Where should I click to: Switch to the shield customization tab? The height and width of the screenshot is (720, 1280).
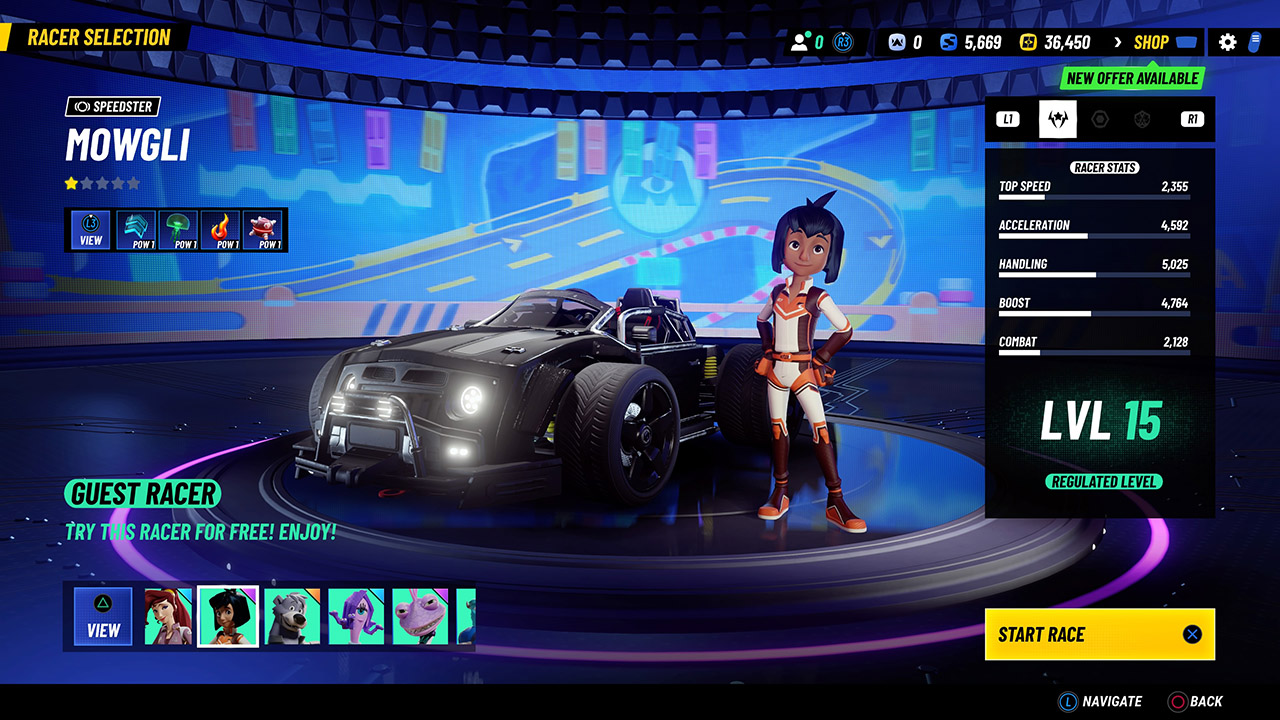coord(1143,118)
